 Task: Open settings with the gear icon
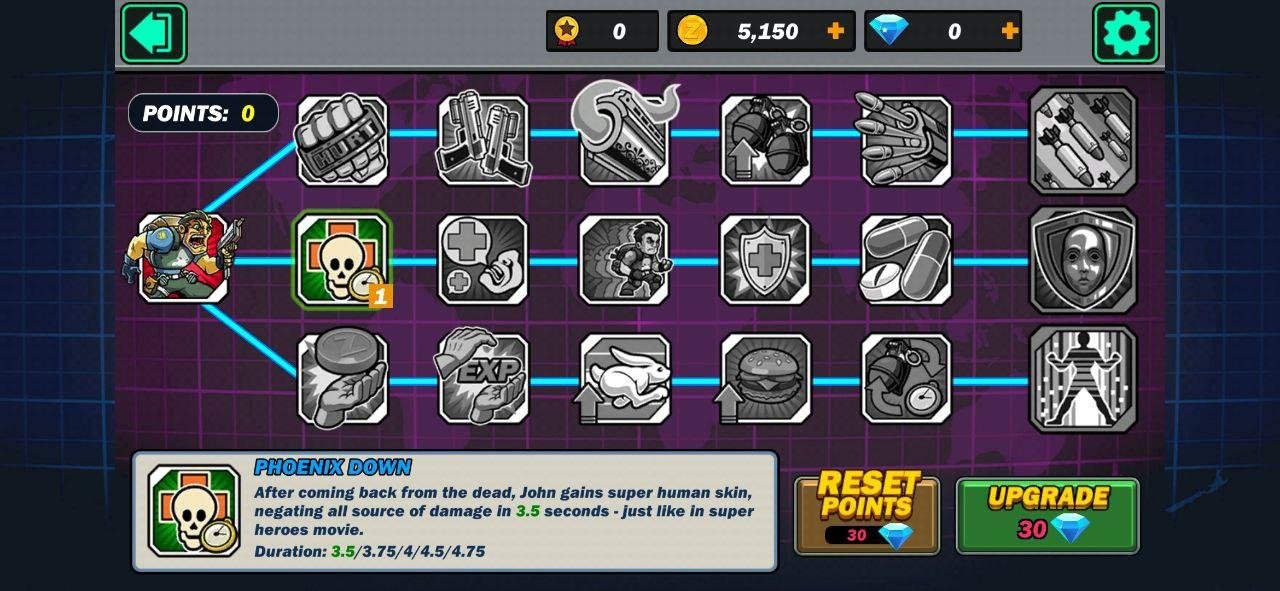(1125, 33)
